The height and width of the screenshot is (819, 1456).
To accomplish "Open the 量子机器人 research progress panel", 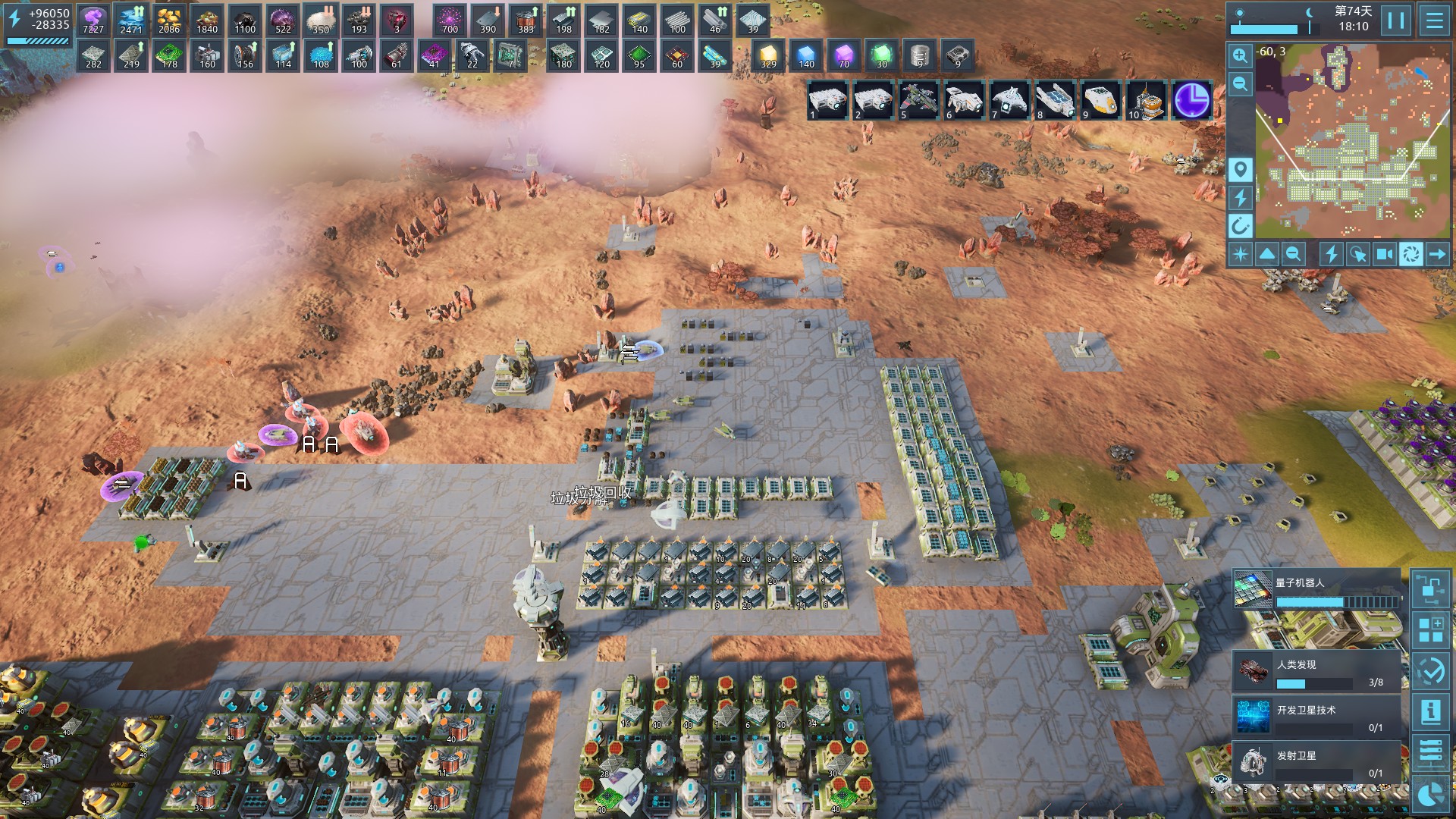I will [1317, 591].
